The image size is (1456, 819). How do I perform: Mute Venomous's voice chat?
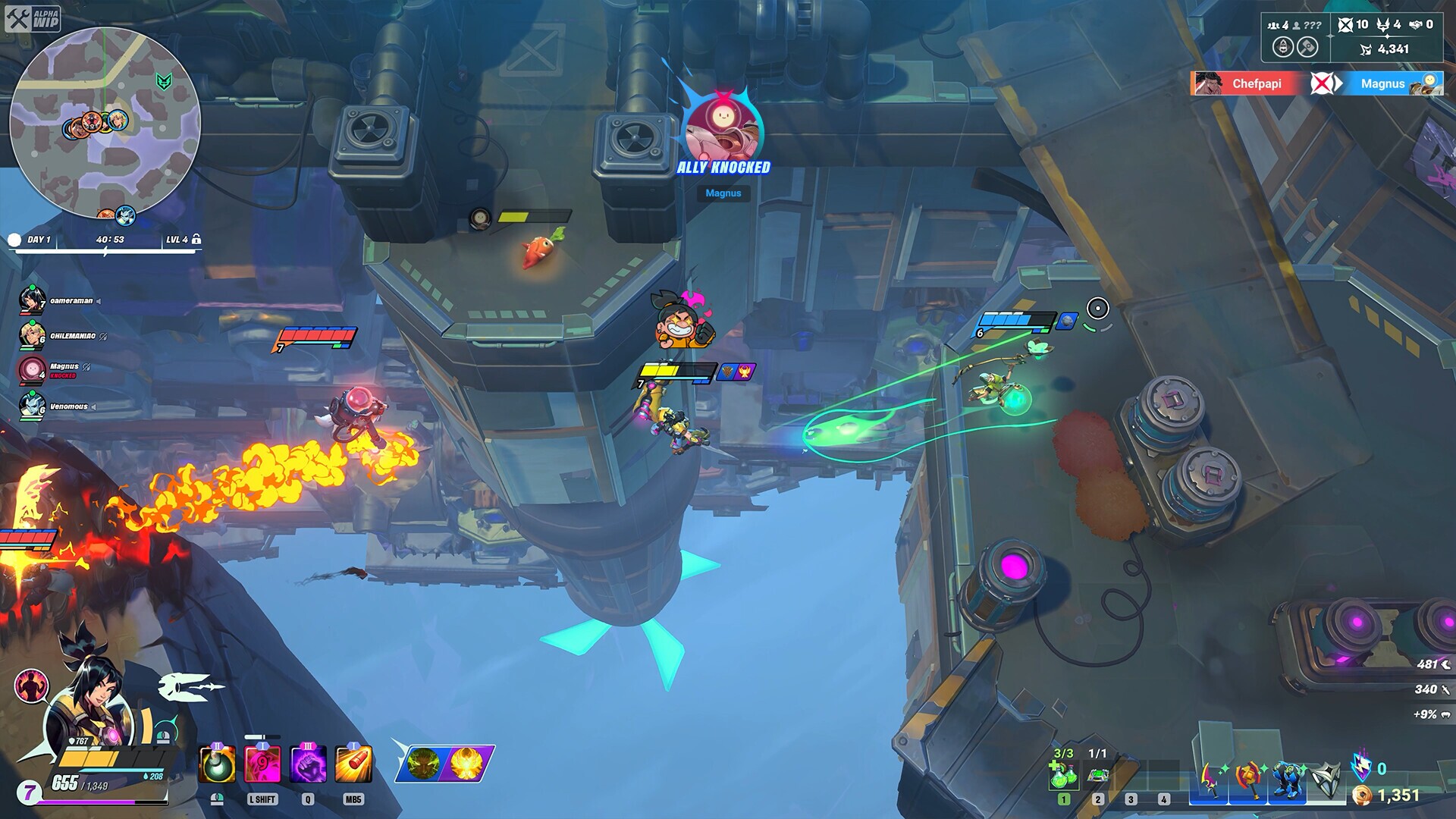94,406
